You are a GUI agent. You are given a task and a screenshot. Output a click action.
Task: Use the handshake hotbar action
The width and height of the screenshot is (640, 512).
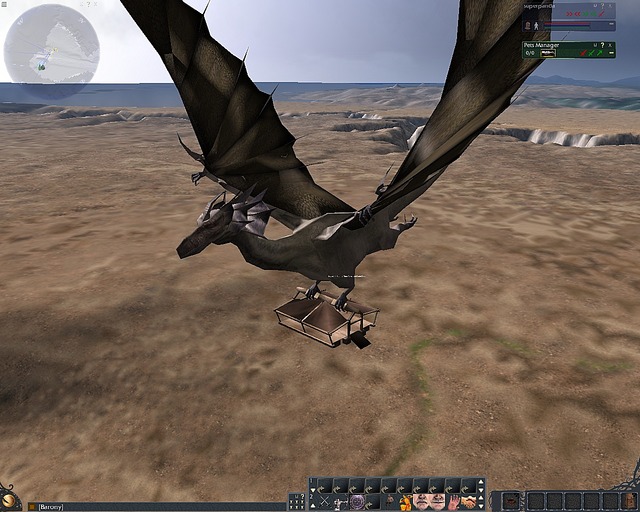click(x=469, y=501)
